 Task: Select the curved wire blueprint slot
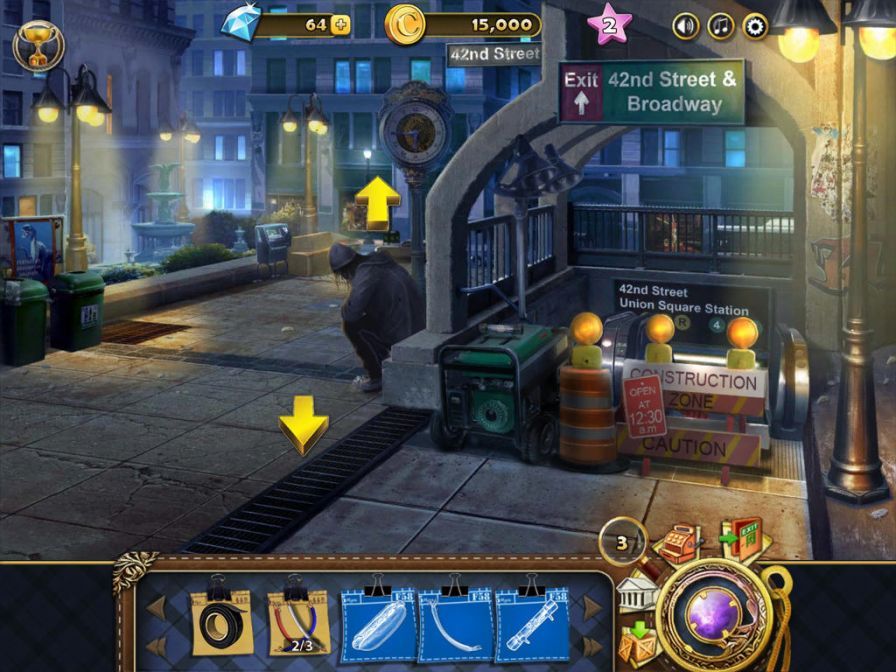pos(455,622)
